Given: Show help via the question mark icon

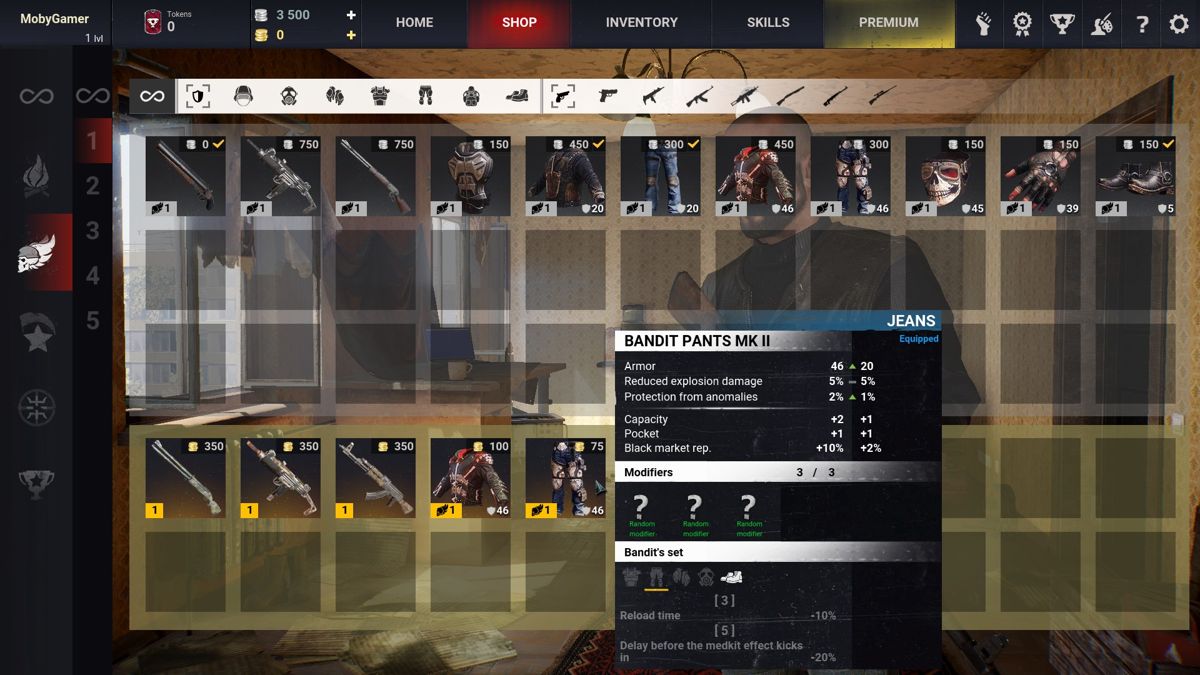Looking at the screenshot, I should (x=1141, y=24).
